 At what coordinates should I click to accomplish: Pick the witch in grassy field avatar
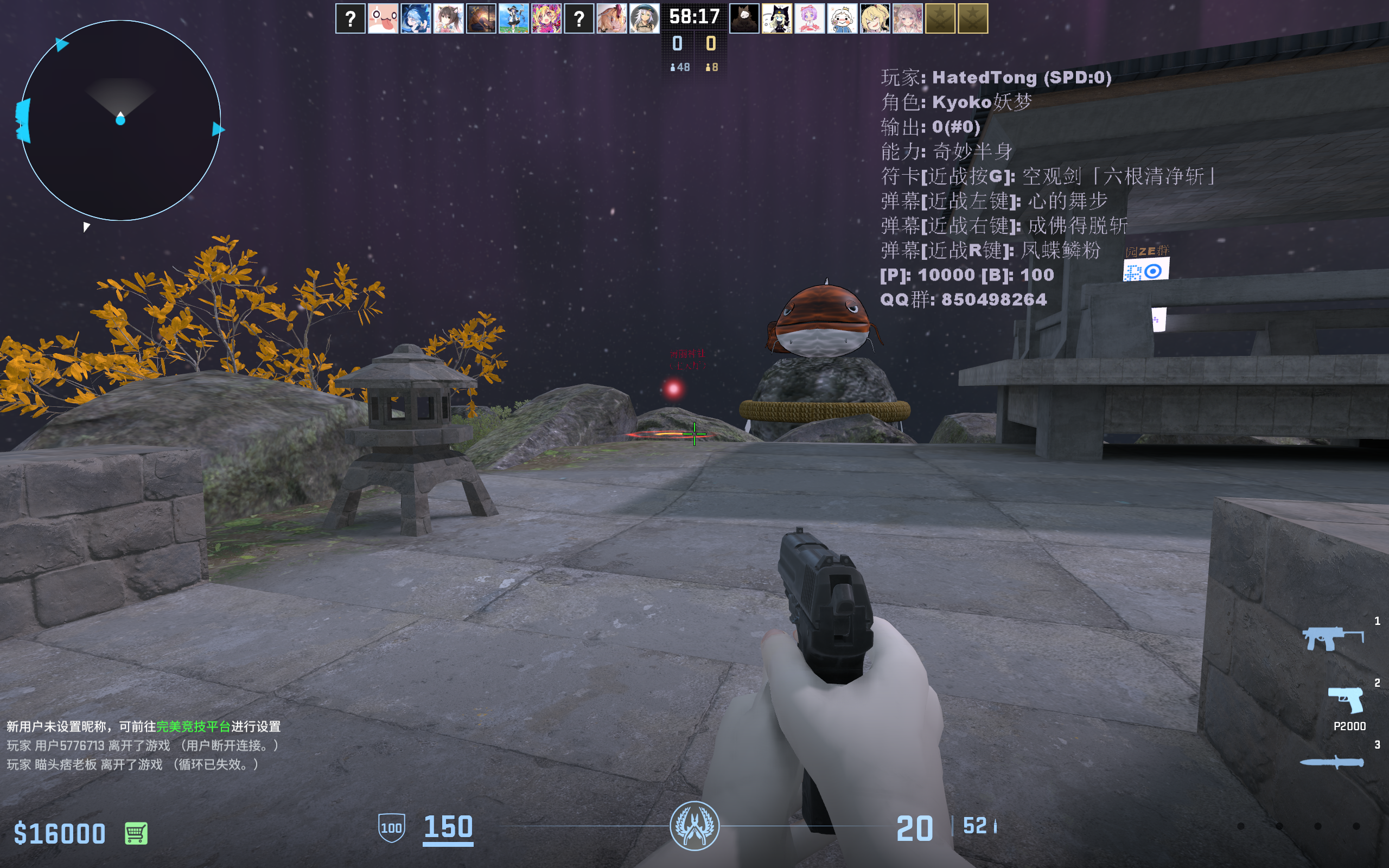click(514, 19)
